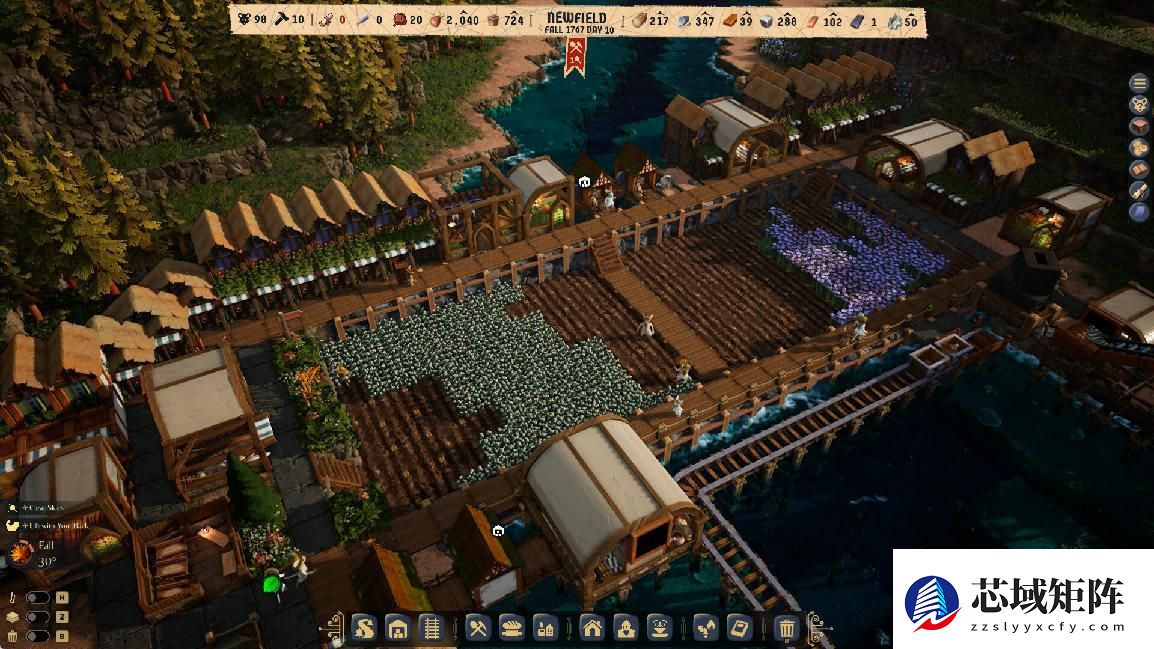The image size is (1154, 649).
Task: Choose the fountain decoration category
Action: [x=659, y=629]
